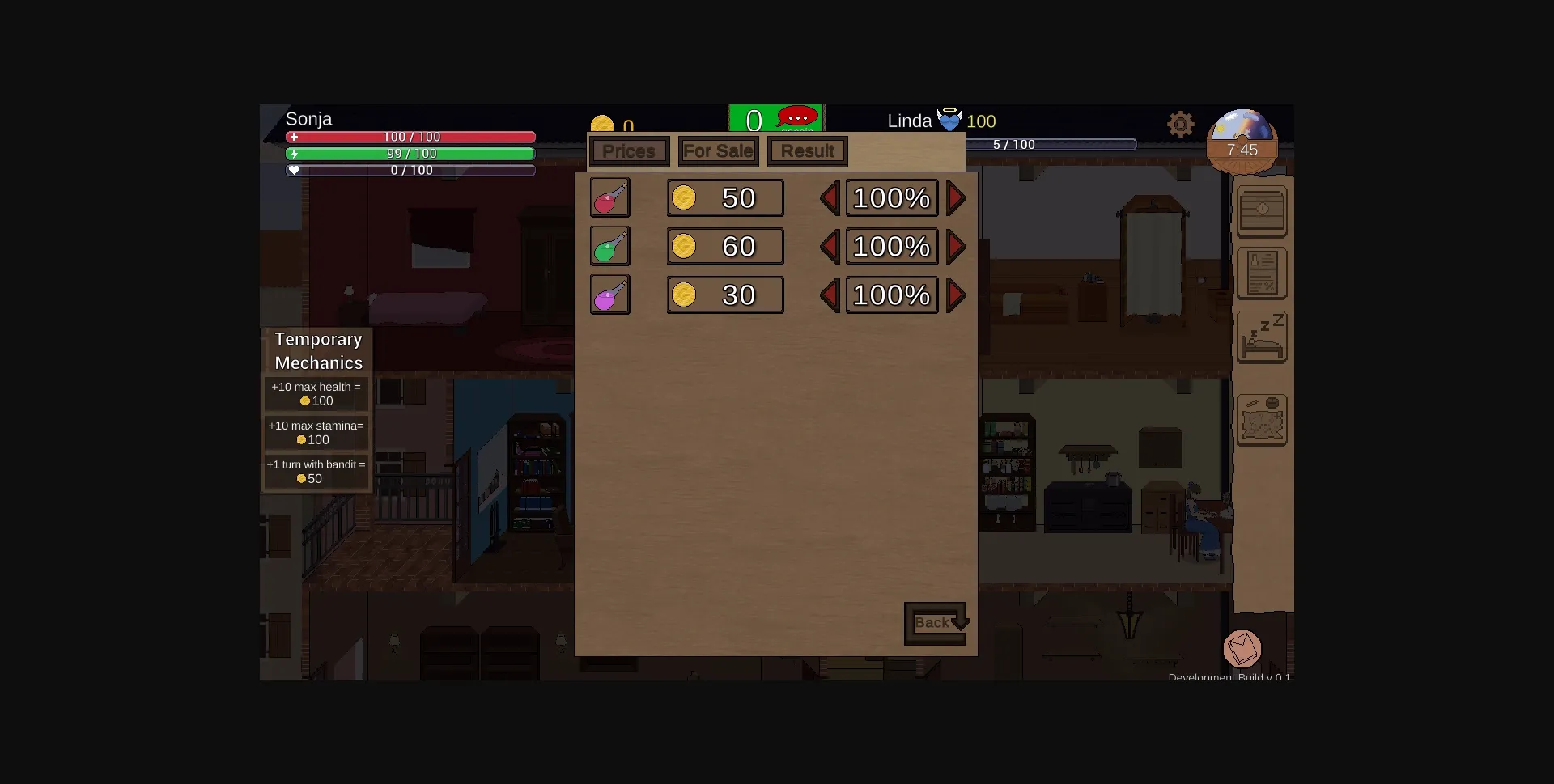Select the purple potion icon
Viewport: 1554px width, 784px height.
pos(609,295)
